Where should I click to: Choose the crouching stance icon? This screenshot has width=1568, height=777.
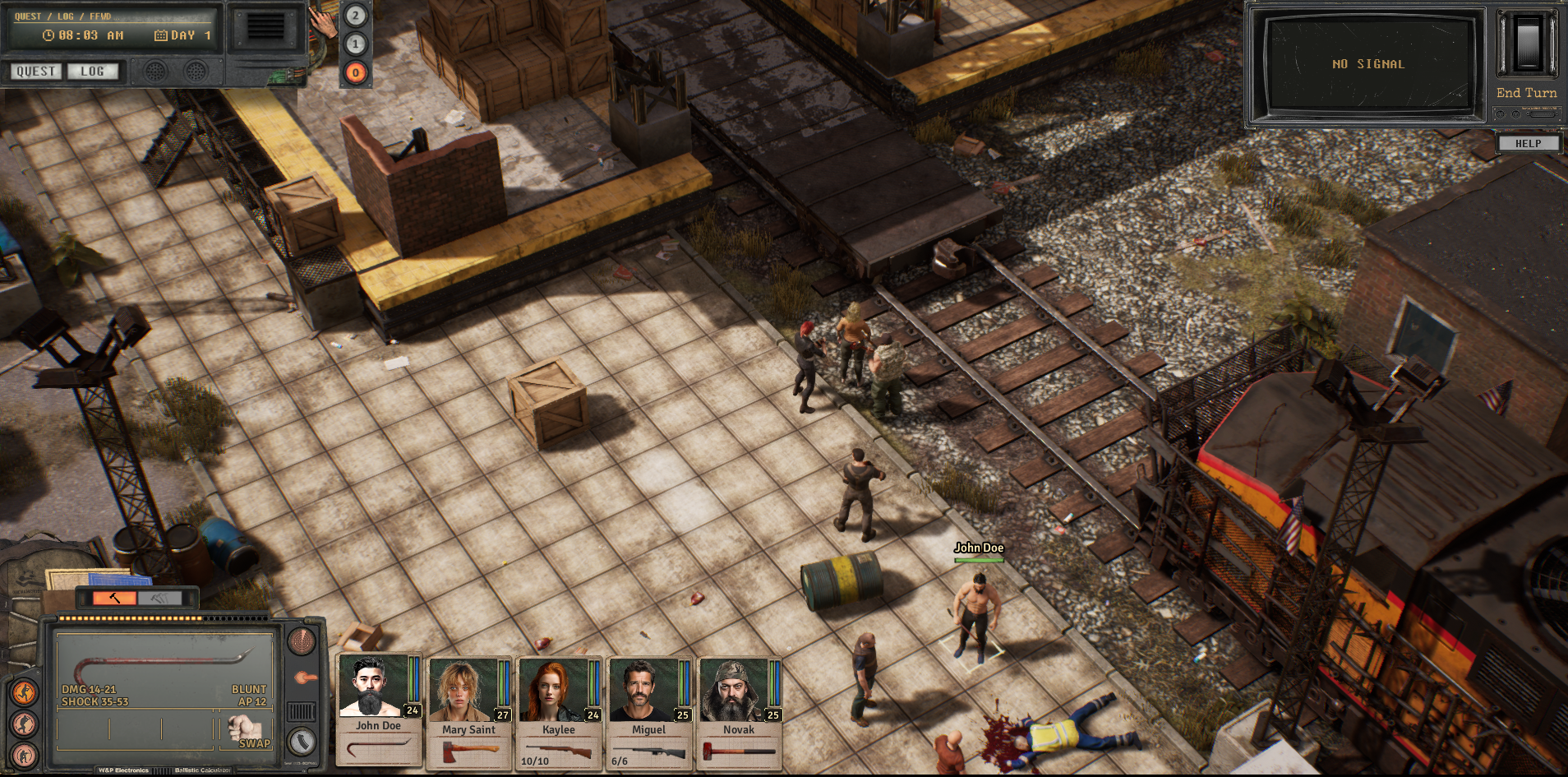pos(25,724)
